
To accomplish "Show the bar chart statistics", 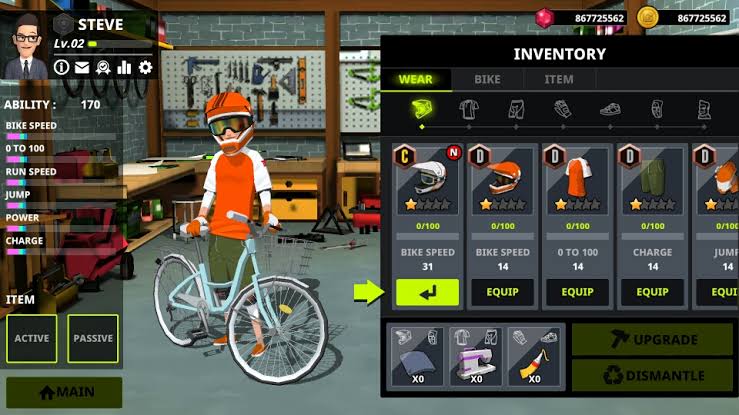I will [x=125, y=67].
